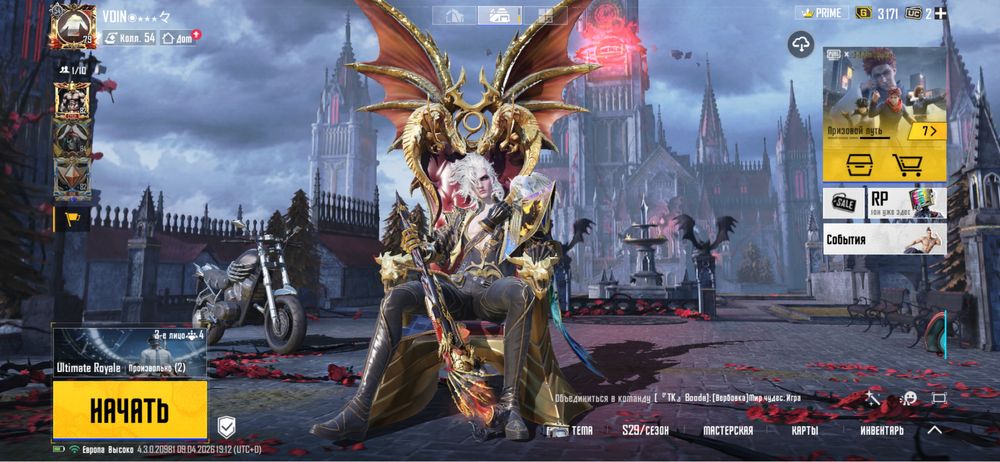Screen dimensions: 1000x462
Task: Open the RP Royale Pass banner
Action: [x=906, y=204]
